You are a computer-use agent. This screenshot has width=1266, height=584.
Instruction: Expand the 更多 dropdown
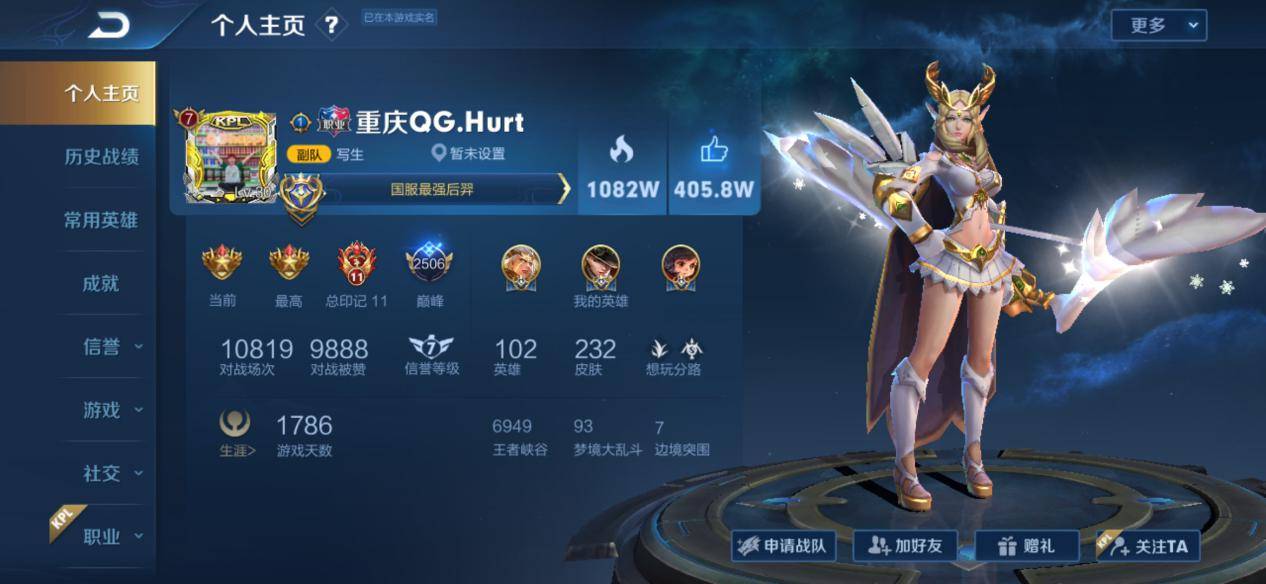point(1158,26)
